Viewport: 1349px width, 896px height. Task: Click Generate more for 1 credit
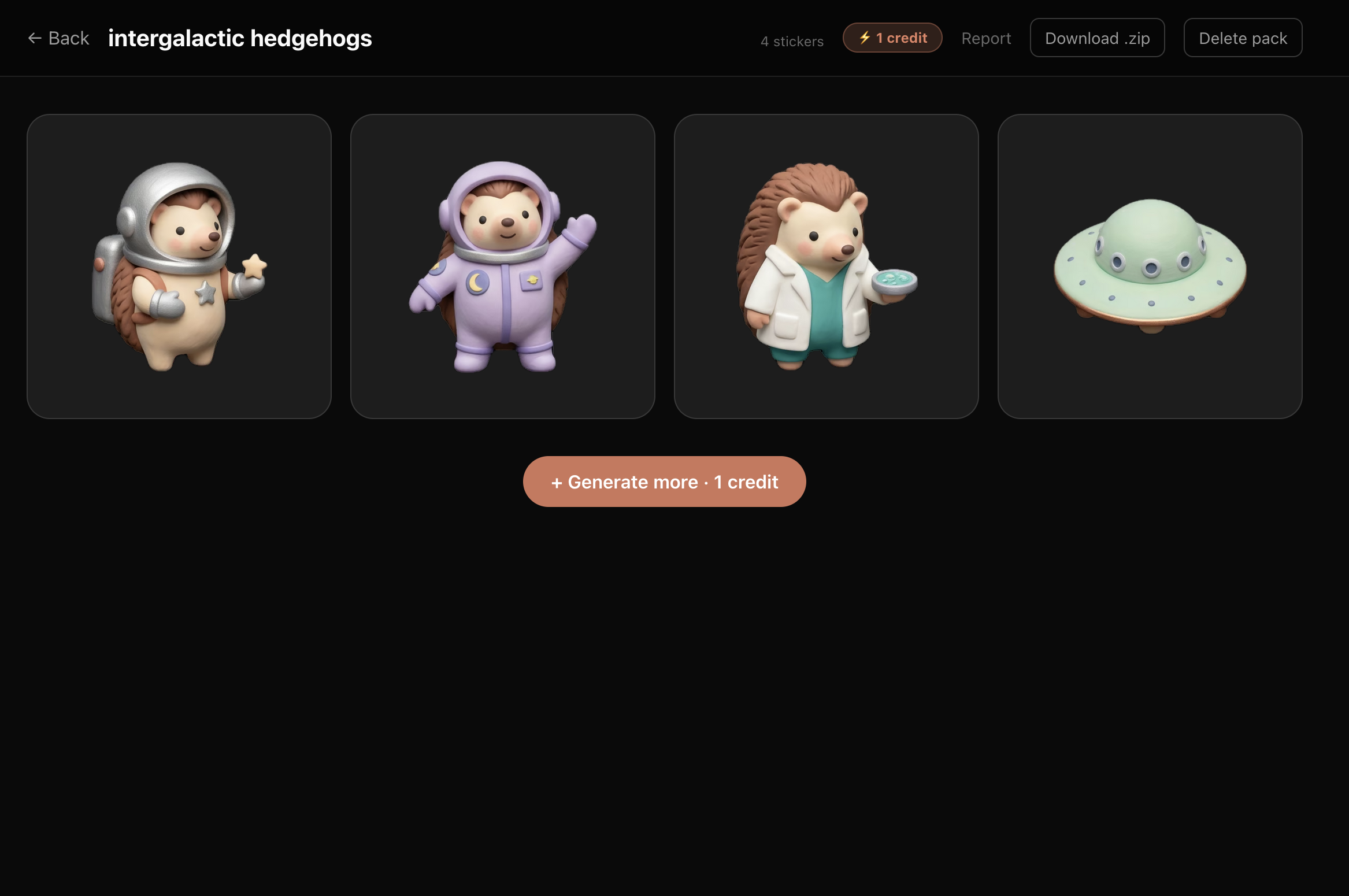pyautogui.click(x=664, y=482)
